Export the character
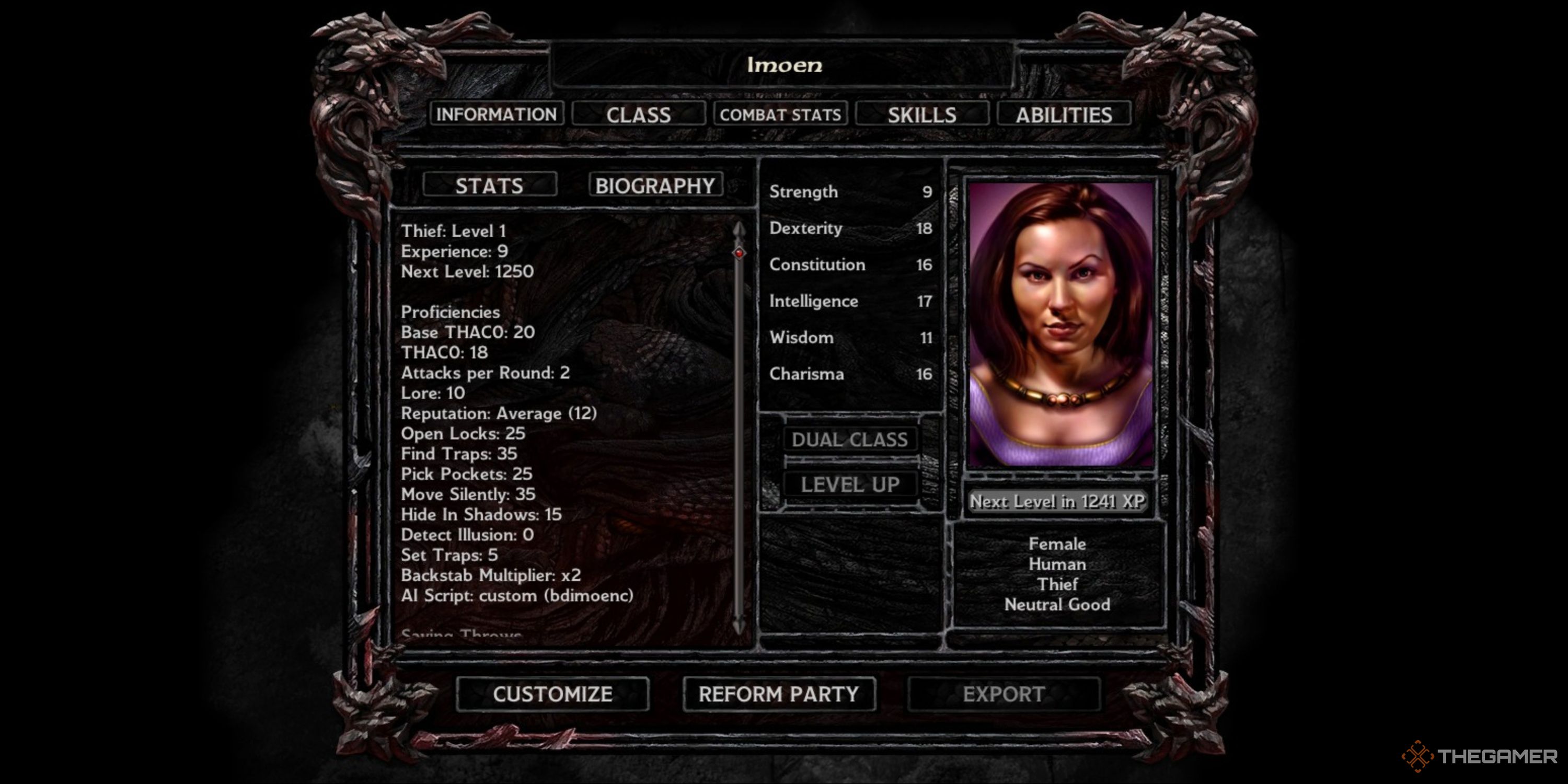Screen dimensions: 1568x784 (1003, 694)
